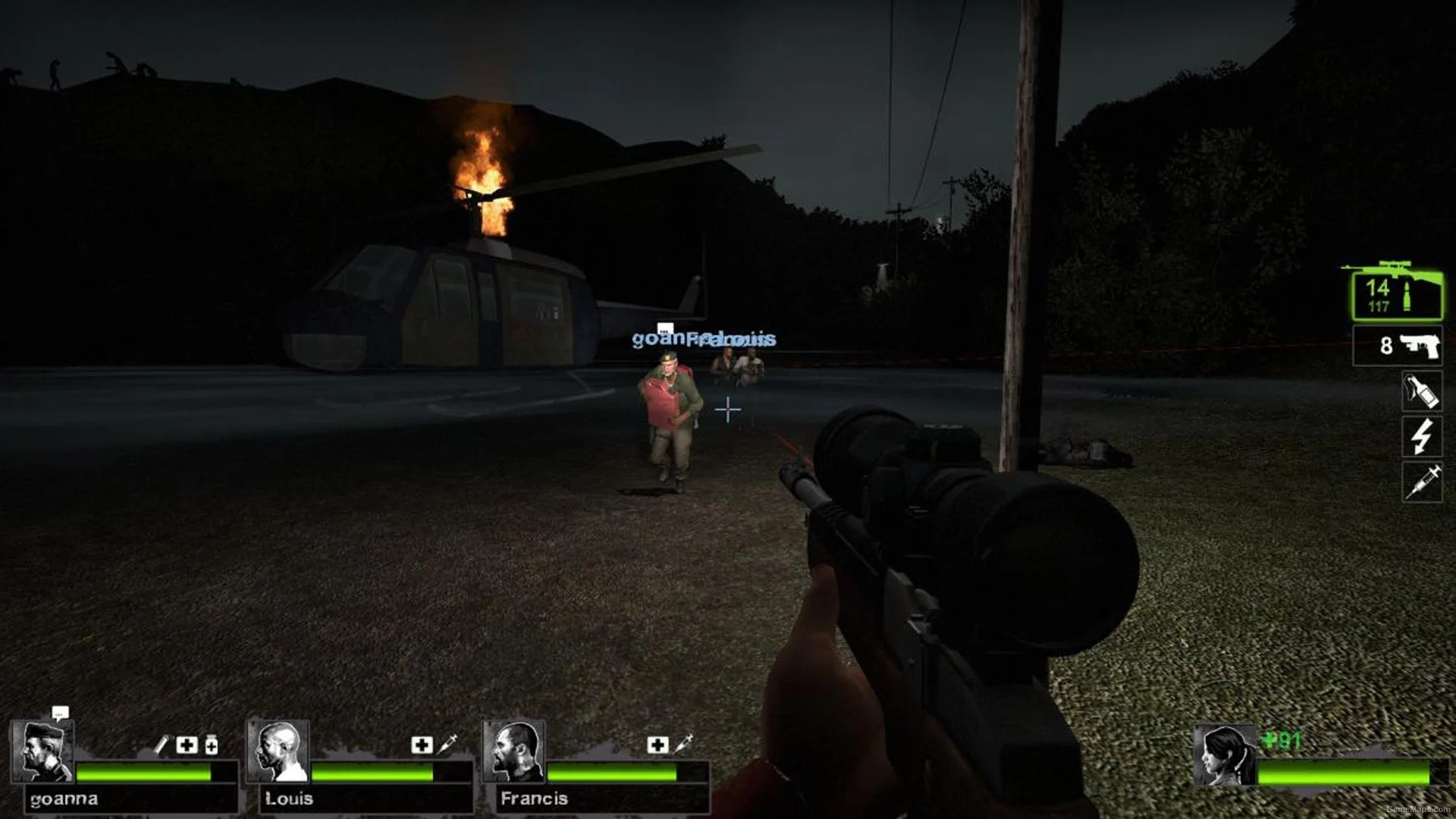This screenshot has width=1456, height=819.
Task: Select the hunting rifle primary weapon slot
Action: coord(1397,294)
